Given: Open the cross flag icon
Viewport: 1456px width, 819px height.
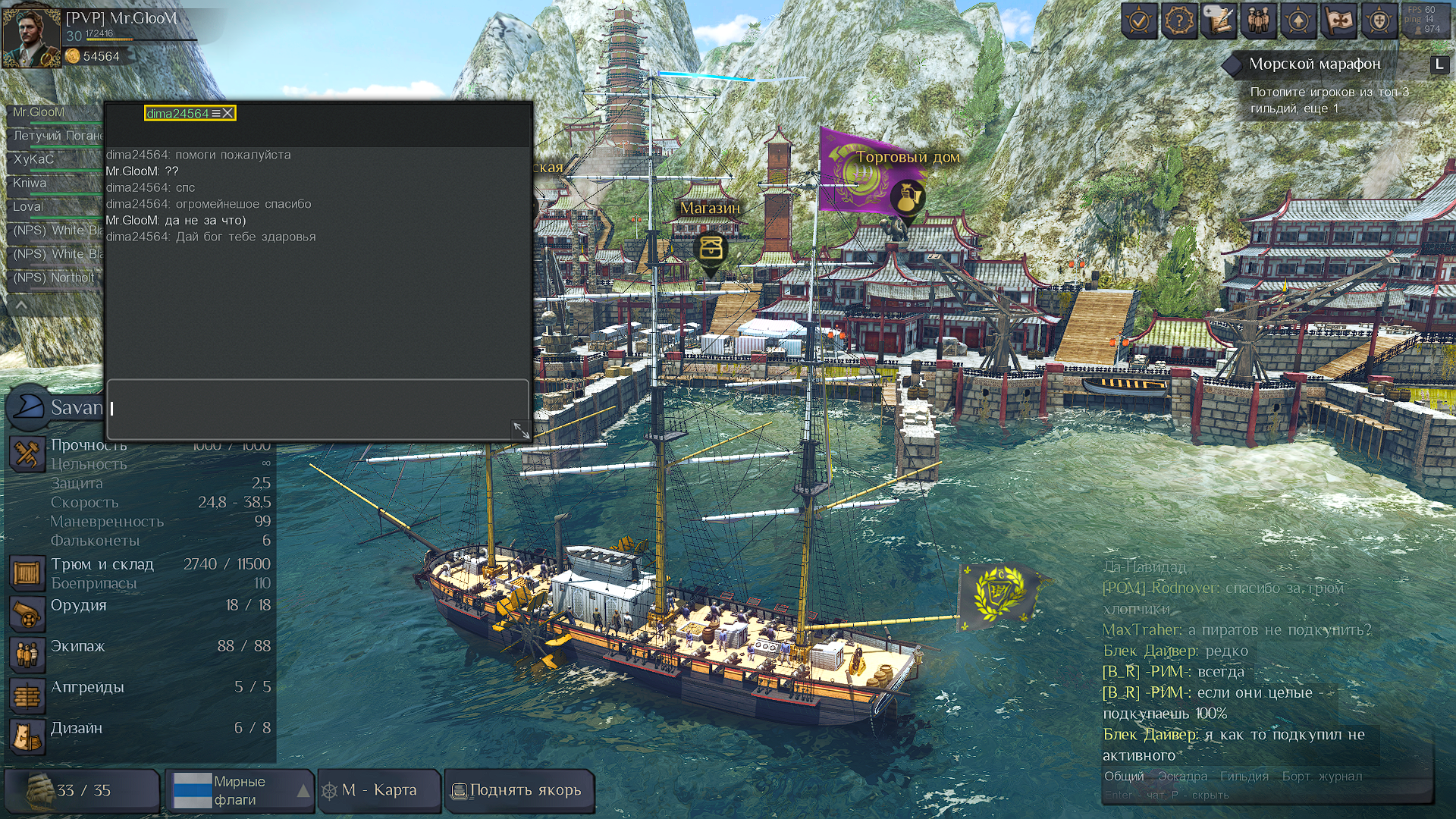Looking at the screenshot, I should tap(1338, 20).
